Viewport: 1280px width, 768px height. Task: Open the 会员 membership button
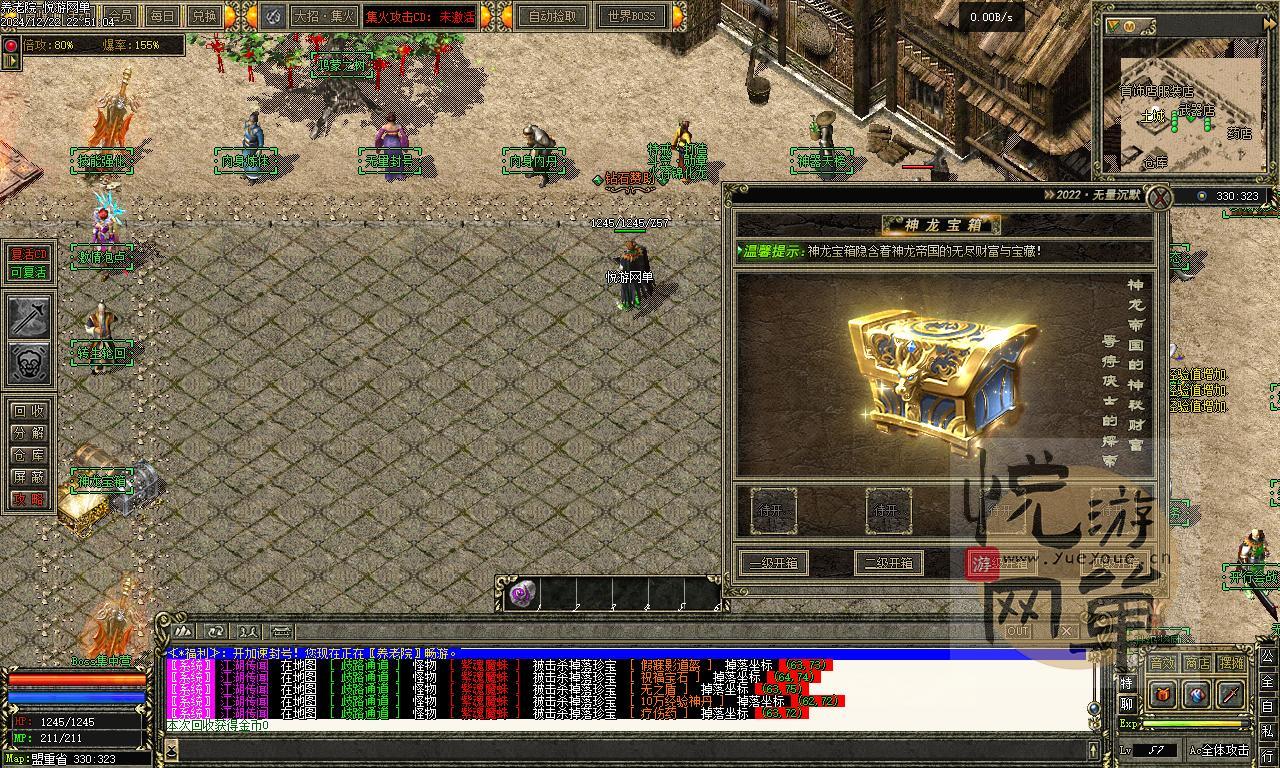120,16
